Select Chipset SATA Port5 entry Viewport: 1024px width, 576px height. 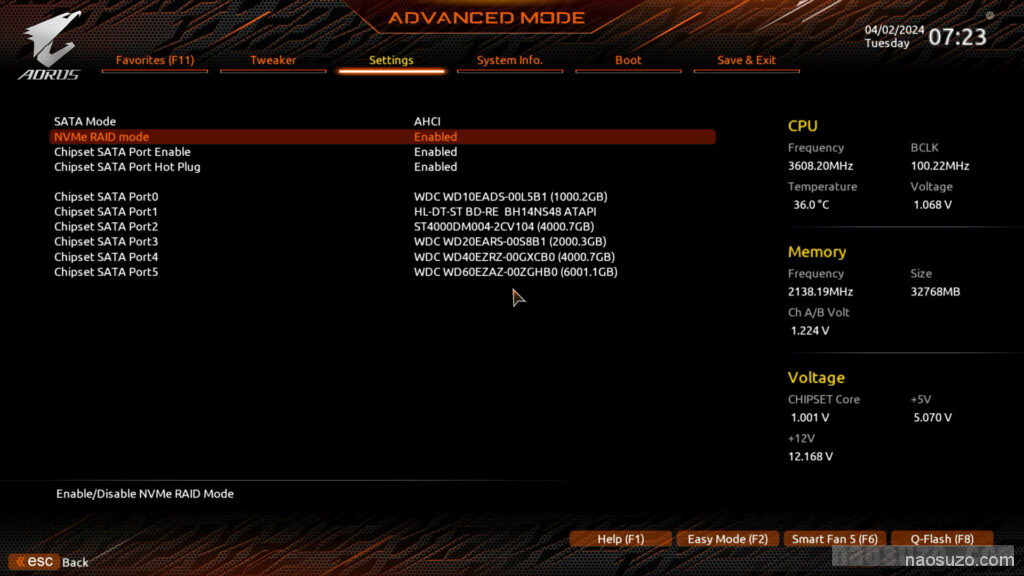pos(106,272)
